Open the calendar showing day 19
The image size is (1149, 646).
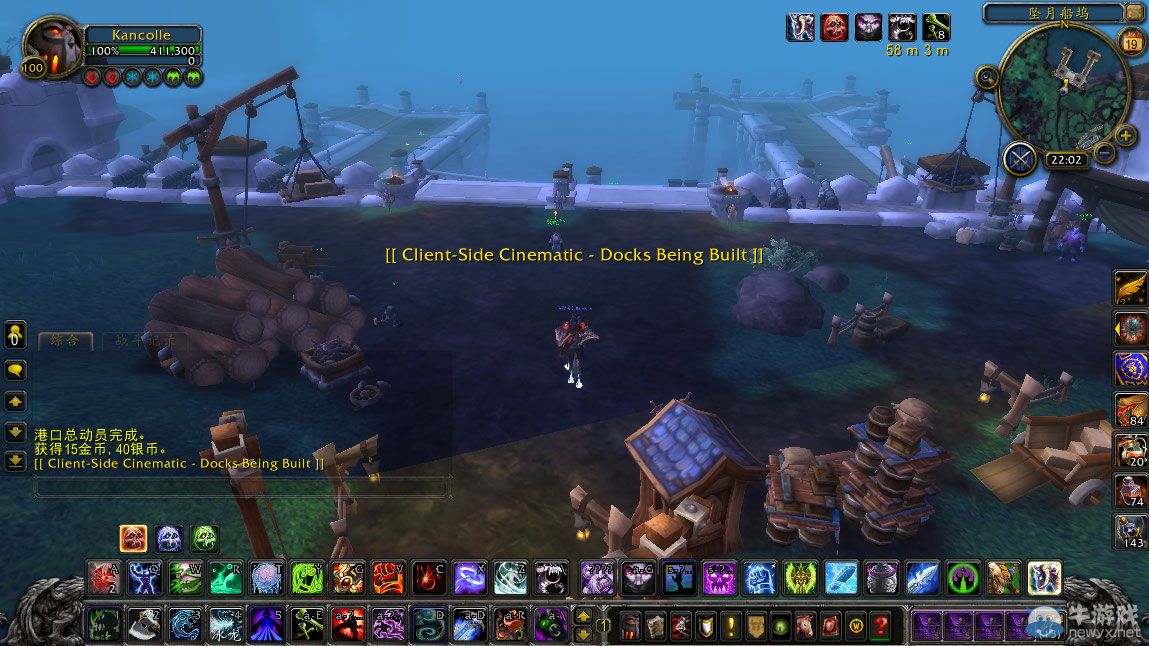tap(1133, 42)
